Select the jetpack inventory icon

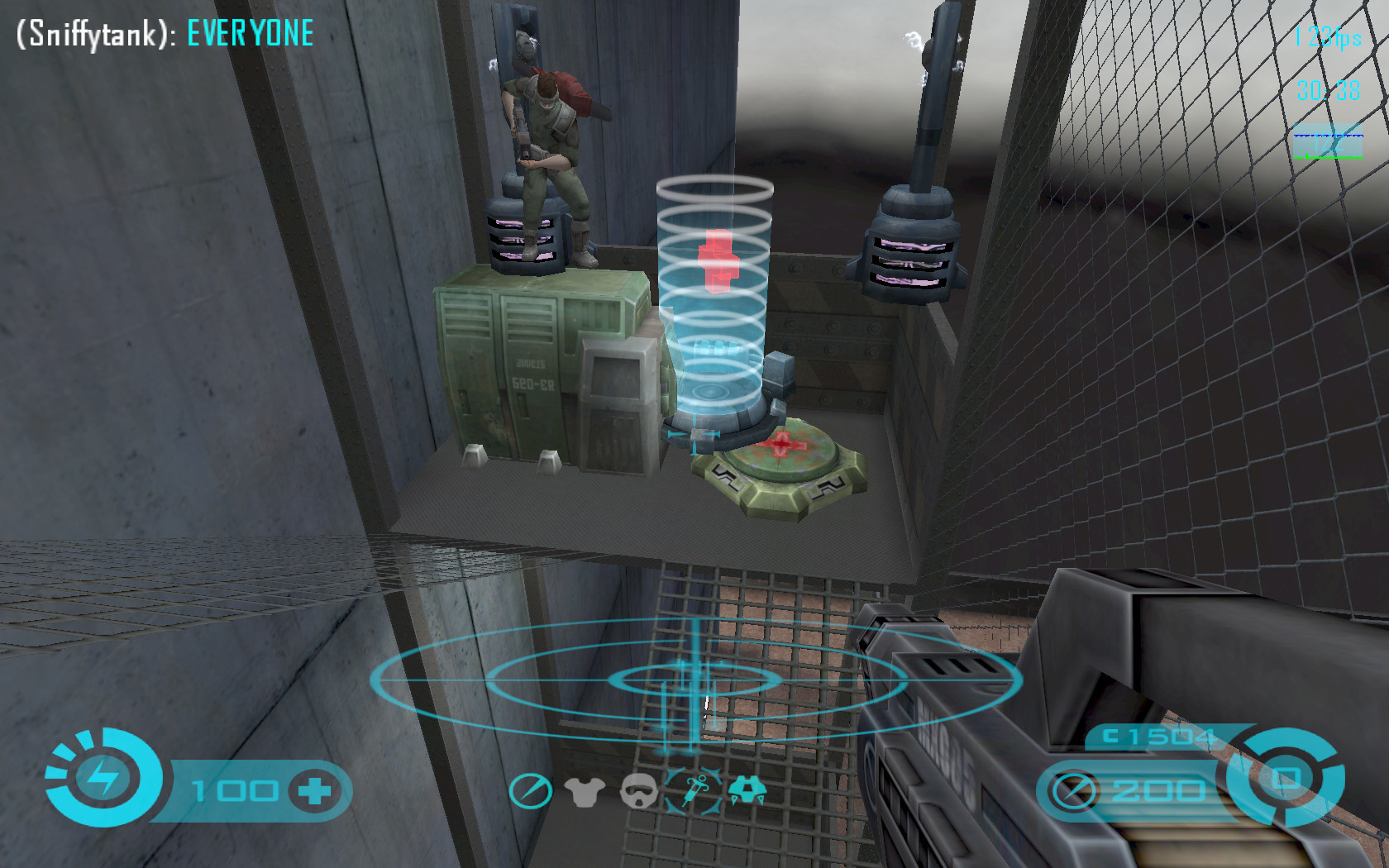[x=747, y=790]
